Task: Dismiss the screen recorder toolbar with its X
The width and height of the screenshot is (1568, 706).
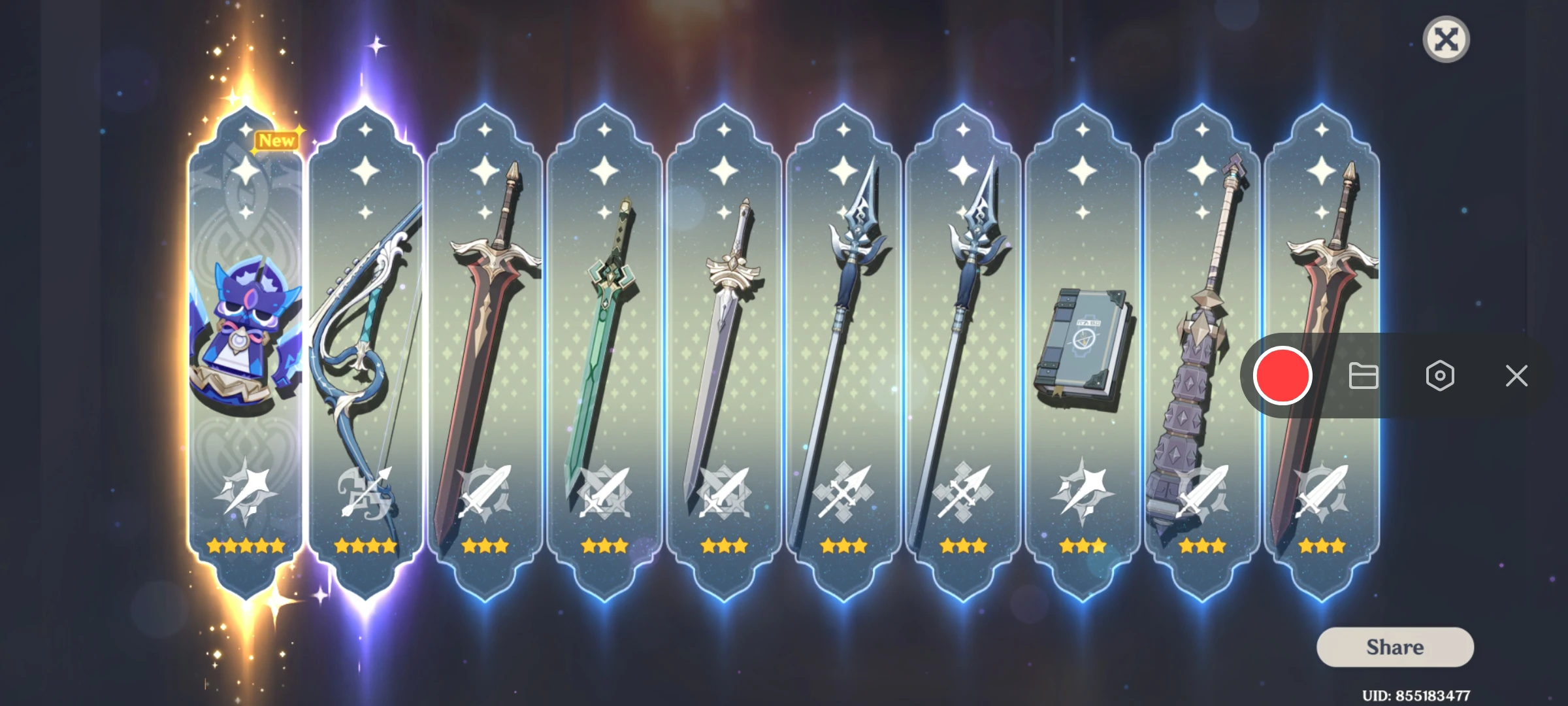Action: point(1516,375)
